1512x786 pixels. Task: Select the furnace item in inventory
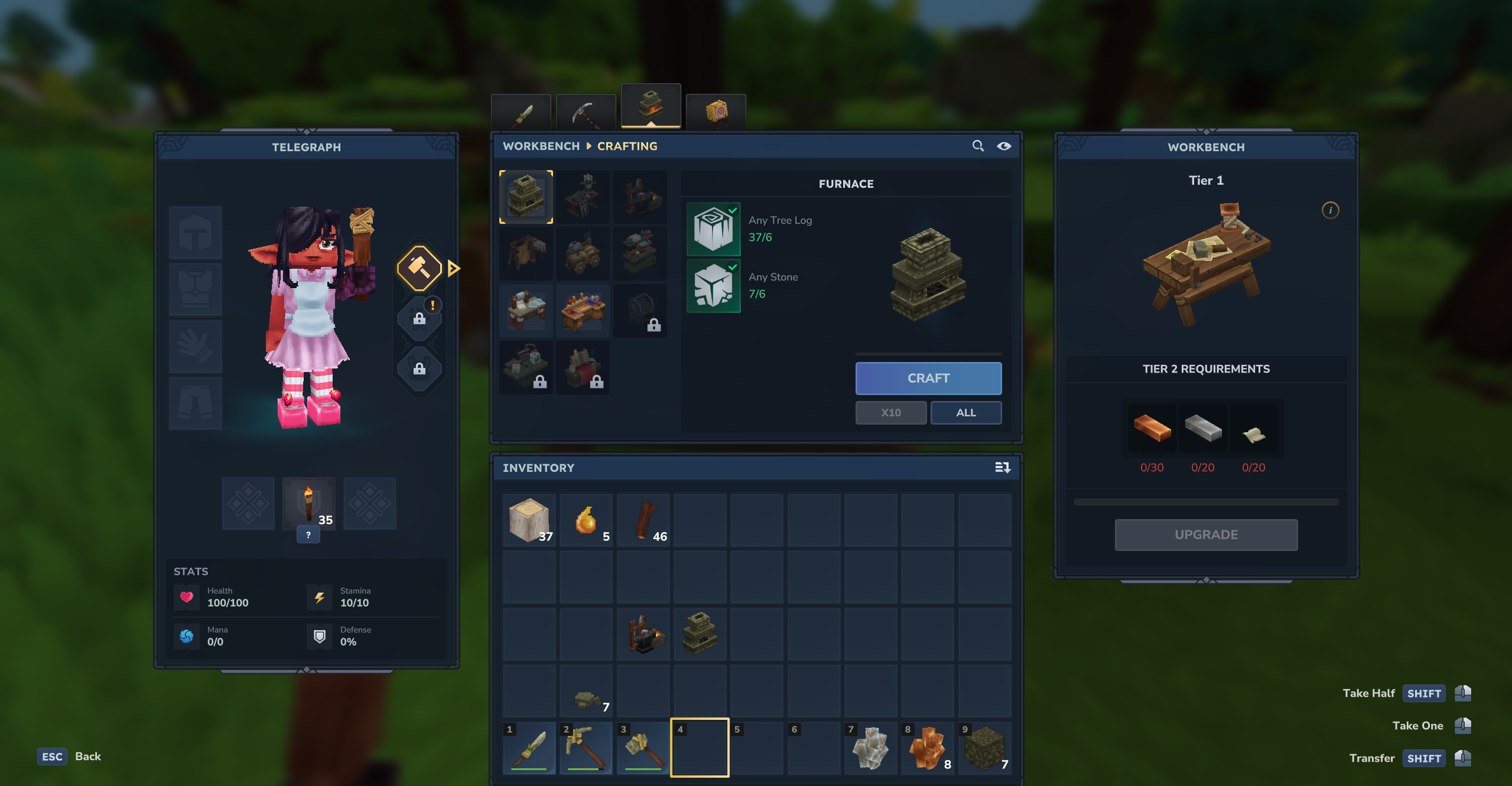point(700,634)
